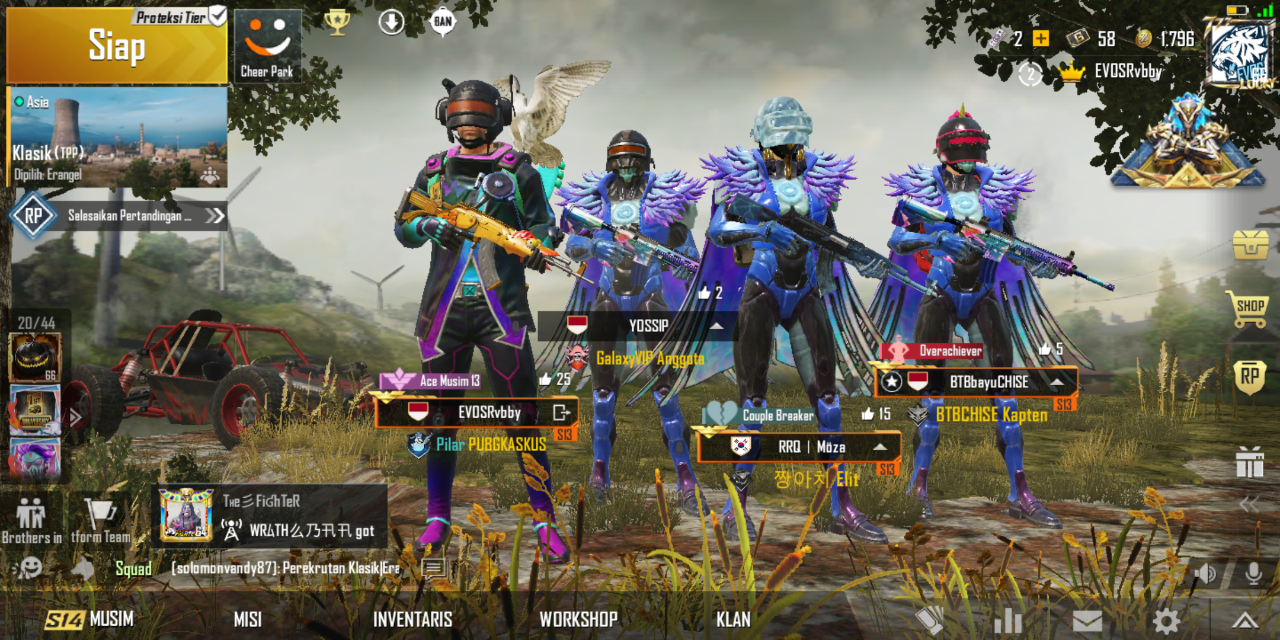Go to the WORKSHOP tab
Image resolution: width=1280 pixels, height=640 pixels.
click(x=578, y=619)
